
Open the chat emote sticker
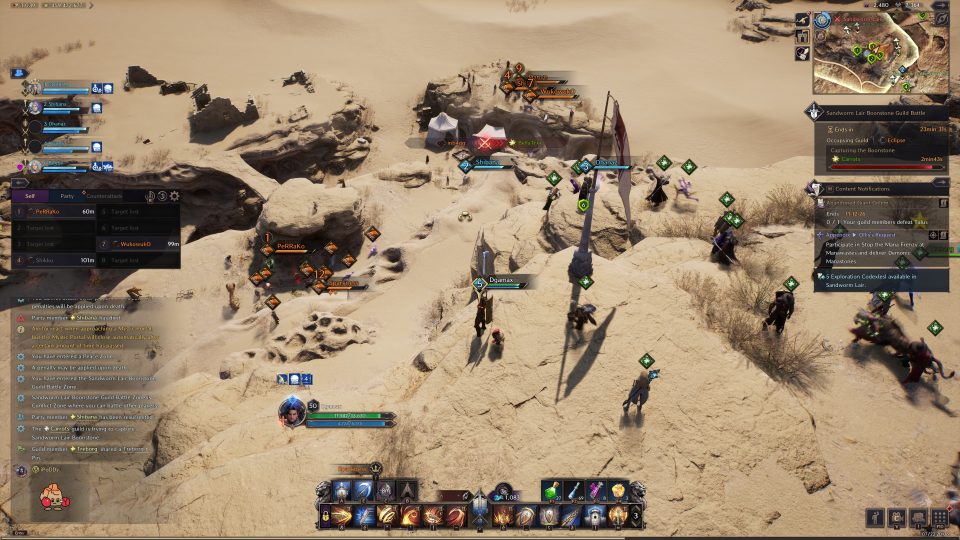pyautogui.click(x=48, y=495)
